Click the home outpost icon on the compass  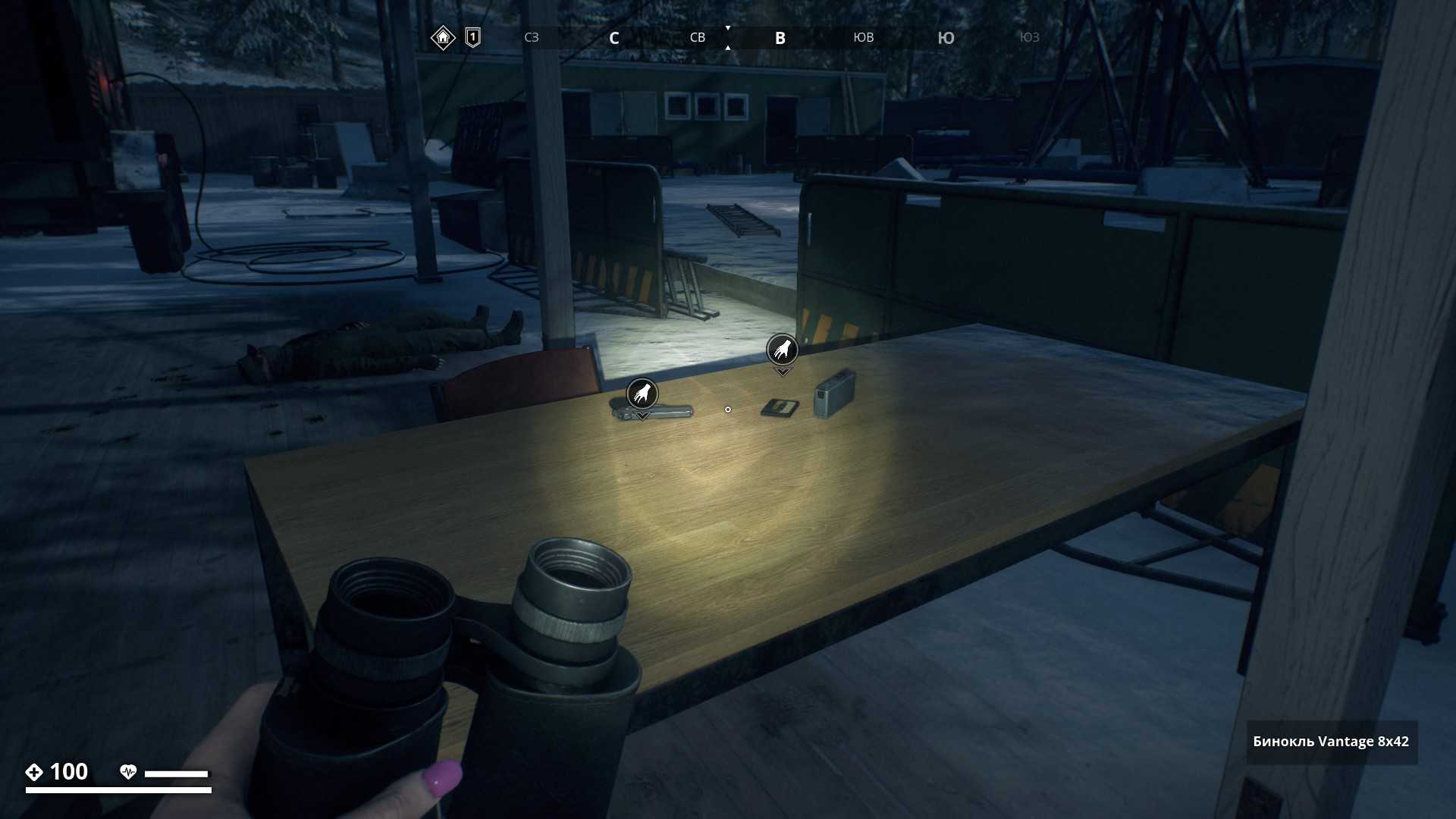click(x=443, y=37)
